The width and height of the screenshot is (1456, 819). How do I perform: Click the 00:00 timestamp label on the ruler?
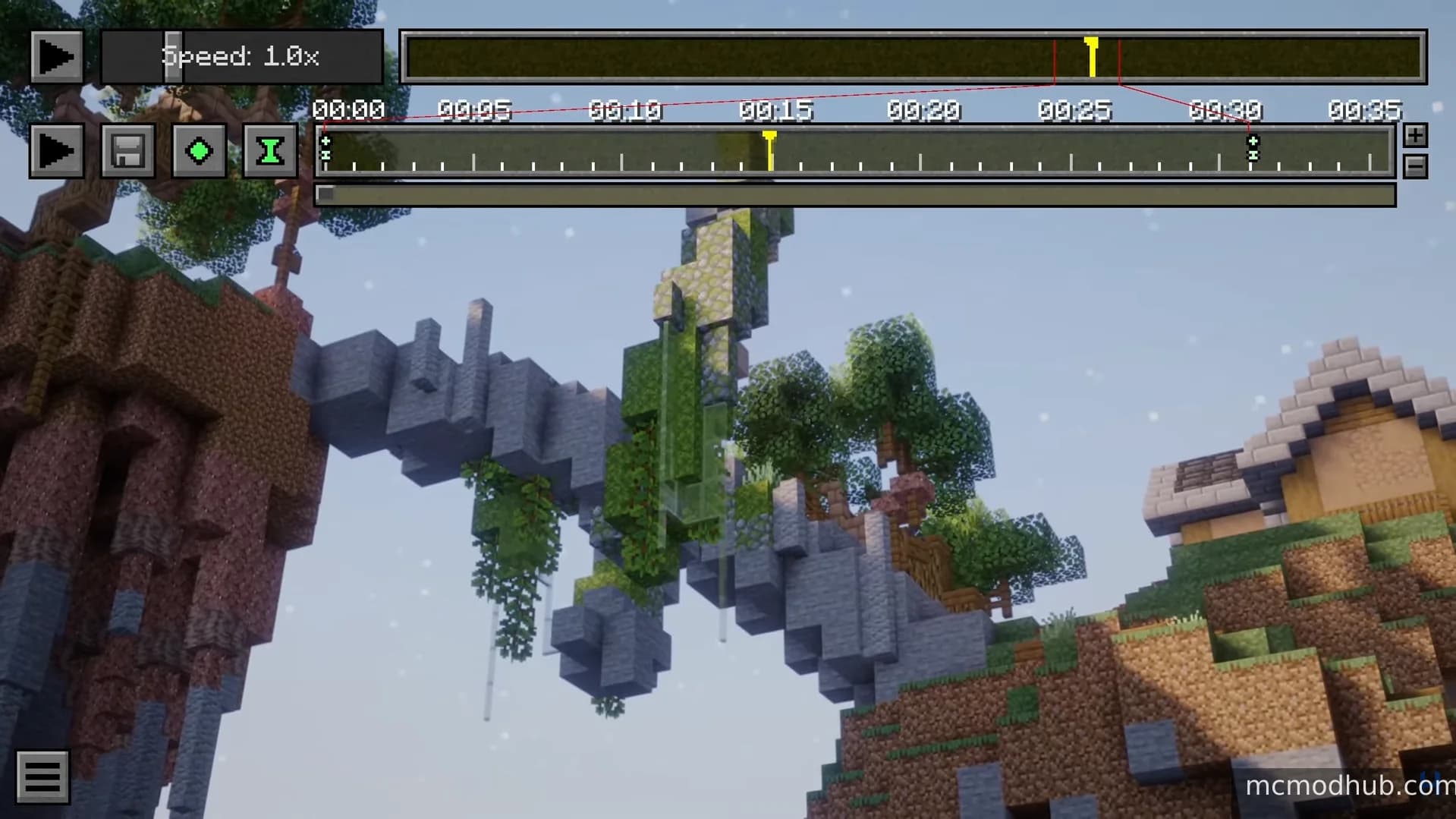(x=348, y=110)
